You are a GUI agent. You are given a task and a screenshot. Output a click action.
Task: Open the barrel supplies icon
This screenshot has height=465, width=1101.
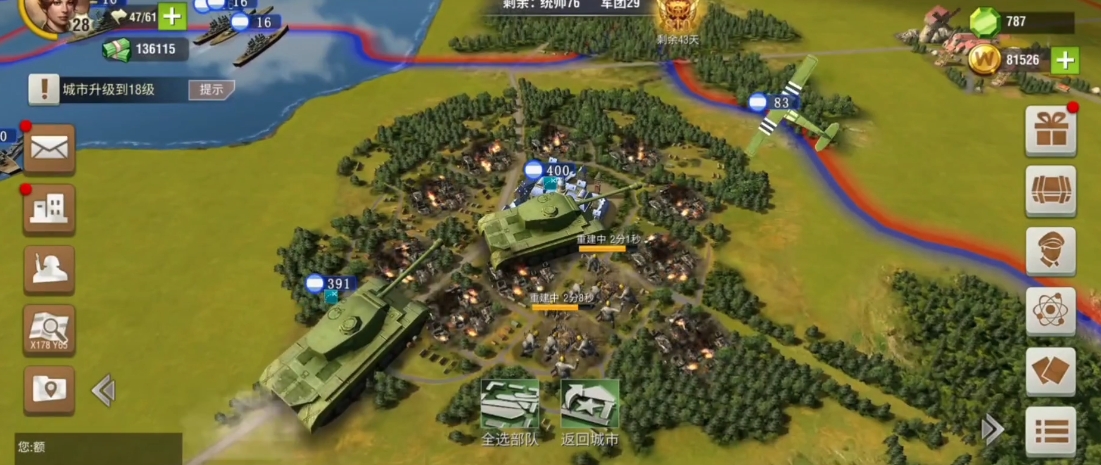[x=1050, y=191]
